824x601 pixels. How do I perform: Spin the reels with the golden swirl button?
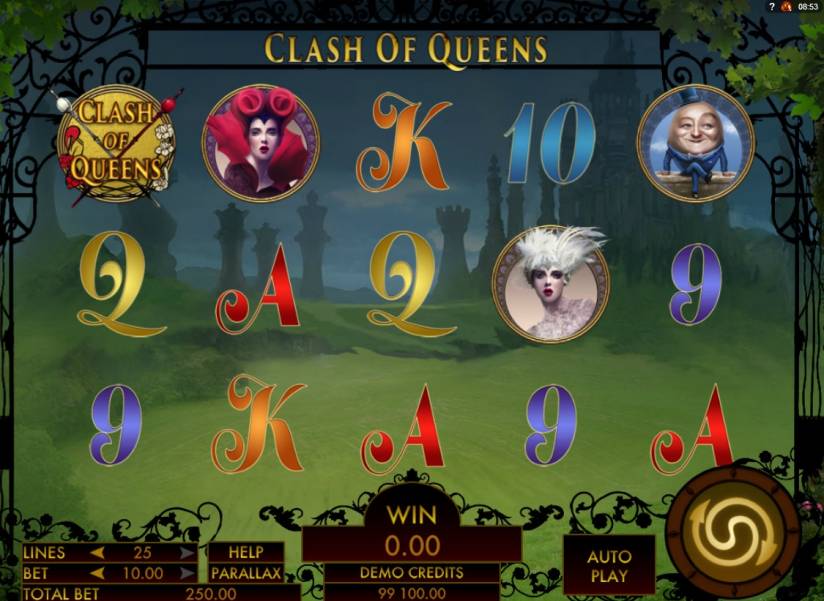pyautogui.click(x=731, y=531)
